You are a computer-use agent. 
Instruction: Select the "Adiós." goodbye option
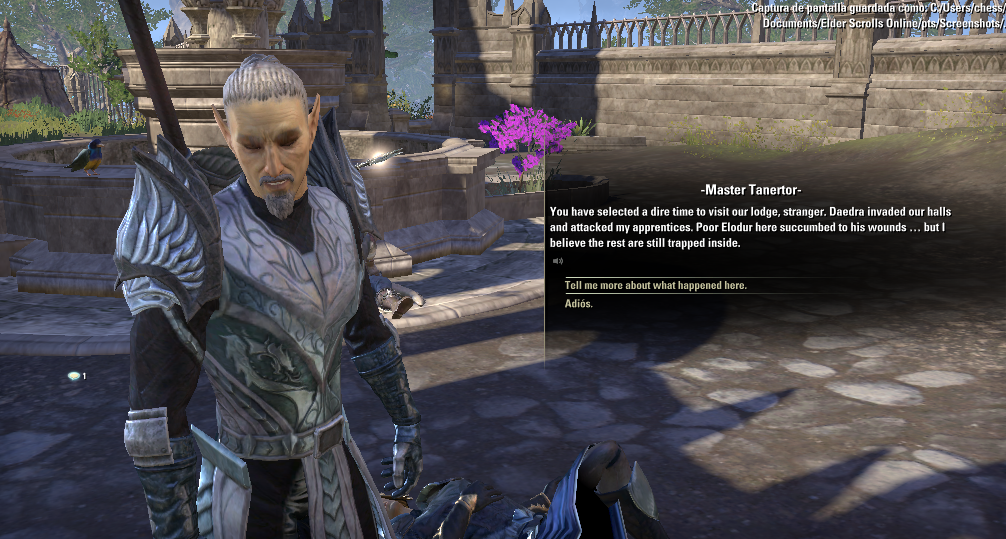(x=578, y=303)
